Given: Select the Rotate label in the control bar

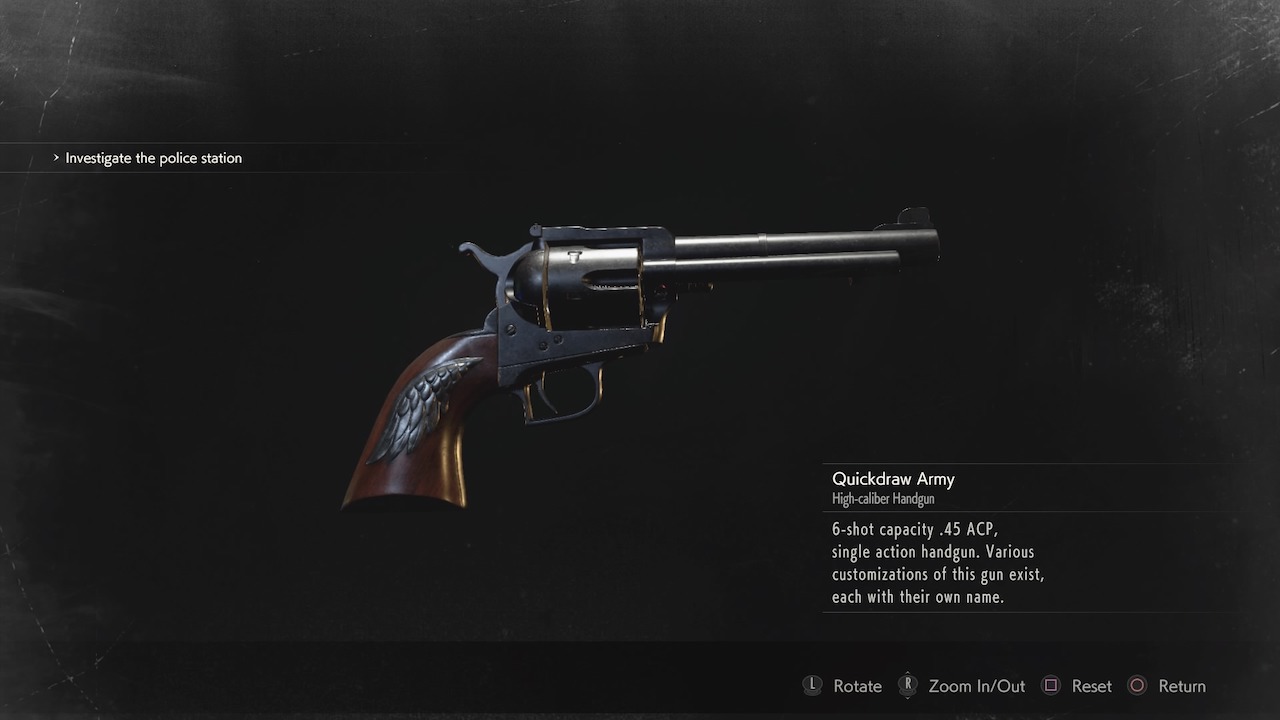Looking at the screenshot, I should [856, 686].
